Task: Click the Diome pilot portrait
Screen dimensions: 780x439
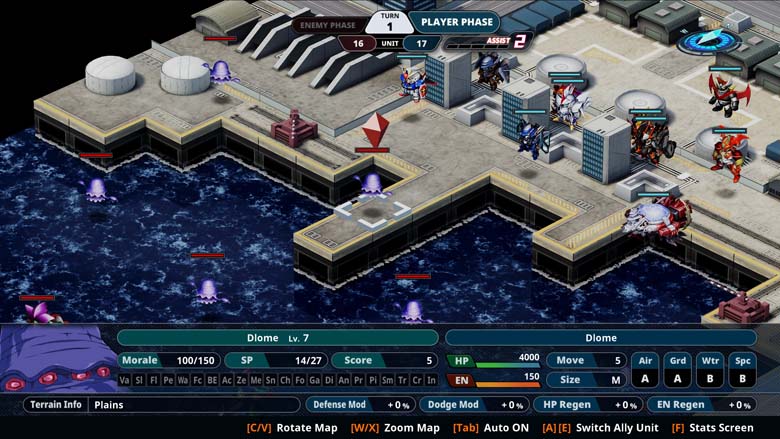Action: (x=57, y=358)
